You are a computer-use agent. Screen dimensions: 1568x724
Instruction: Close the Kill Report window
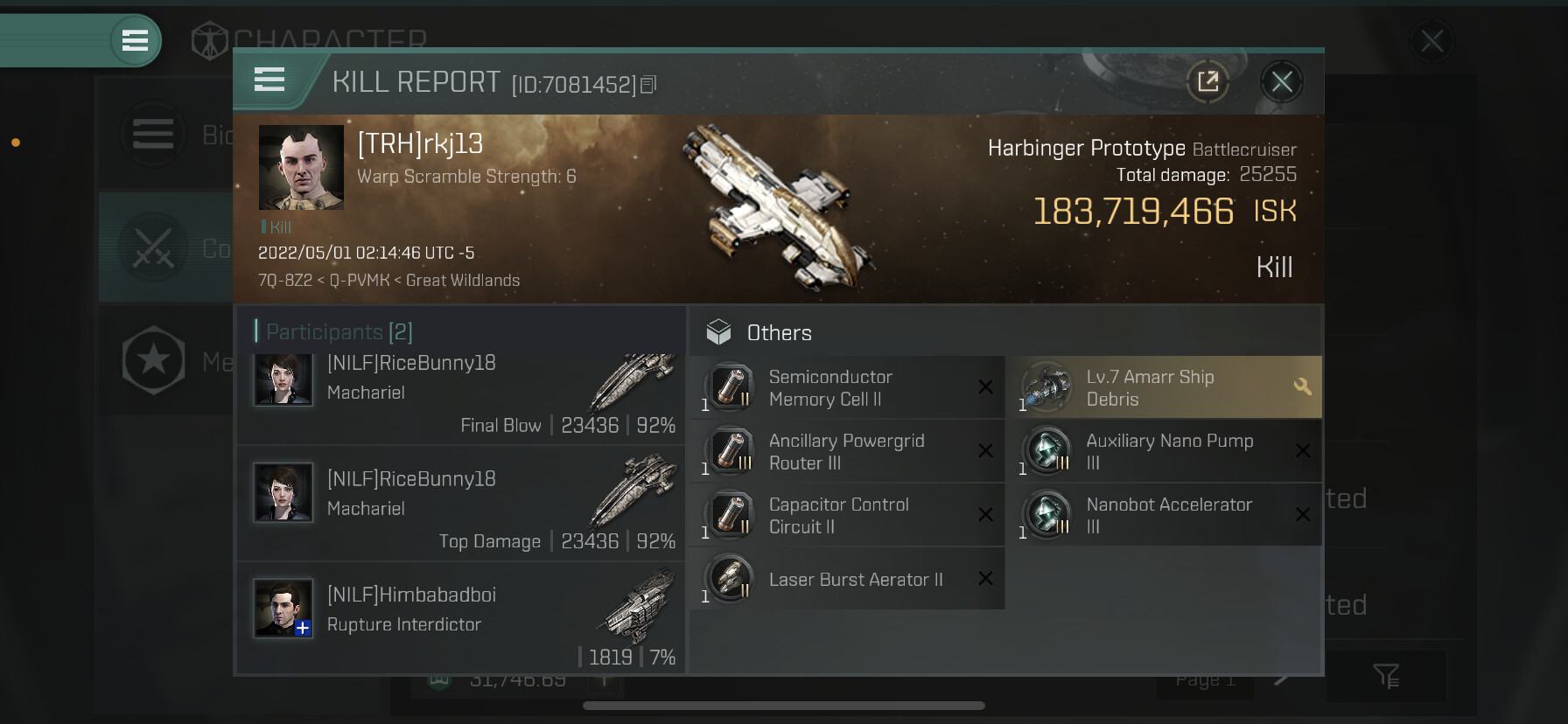pyautogui.click(x=1282, y=82)
